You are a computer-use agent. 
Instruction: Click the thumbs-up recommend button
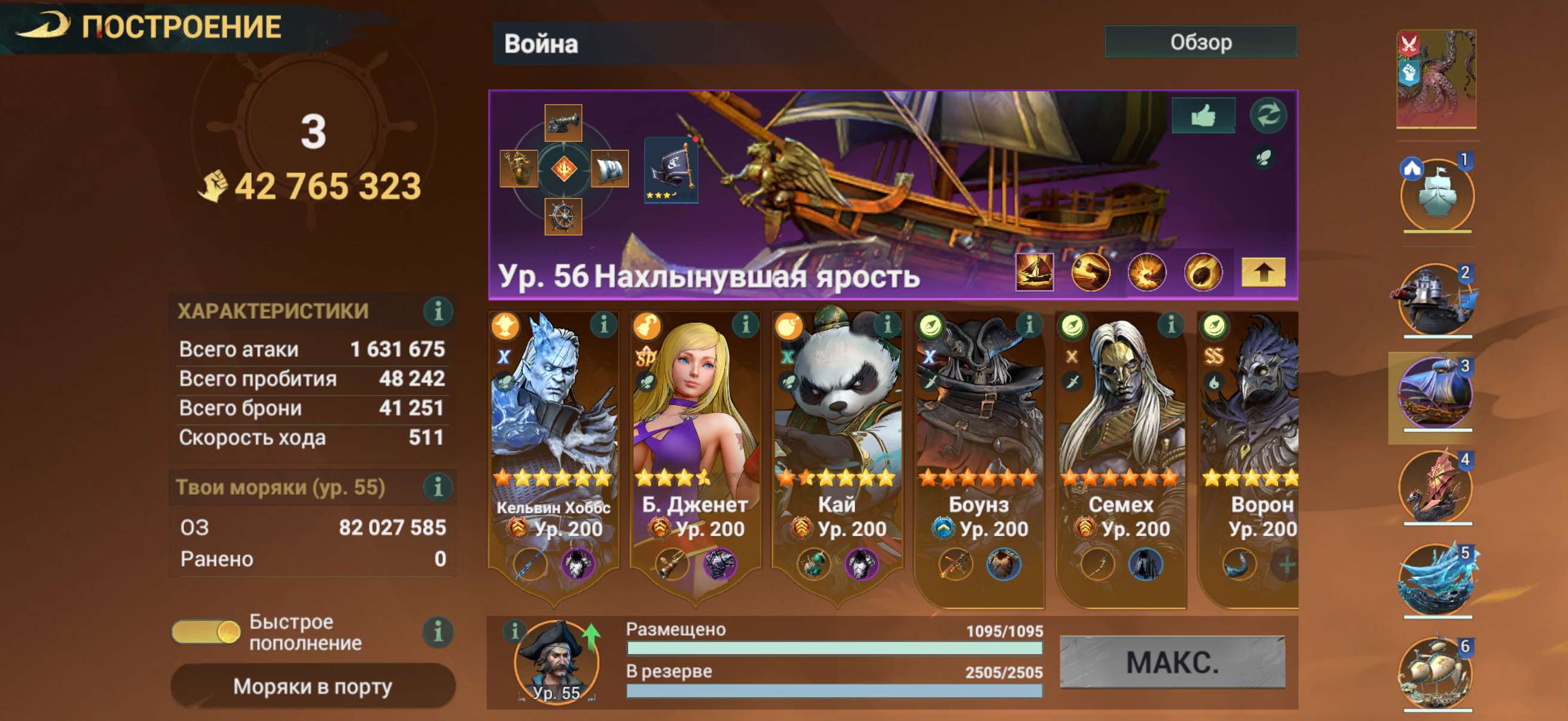tap(1203, 115)
